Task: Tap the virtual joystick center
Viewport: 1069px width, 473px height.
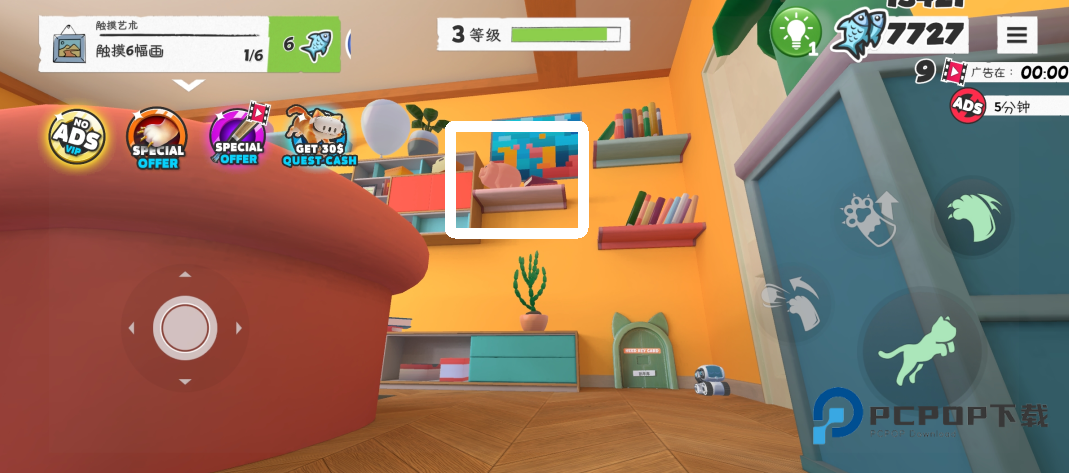Action: [x=185, y=327]
